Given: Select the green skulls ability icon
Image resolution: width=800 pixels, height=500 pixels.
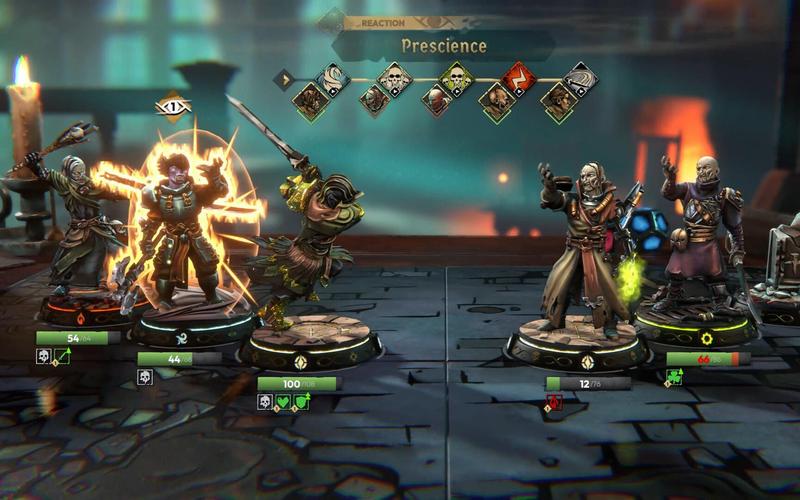Looking at the screenshot, I should 456,77.
